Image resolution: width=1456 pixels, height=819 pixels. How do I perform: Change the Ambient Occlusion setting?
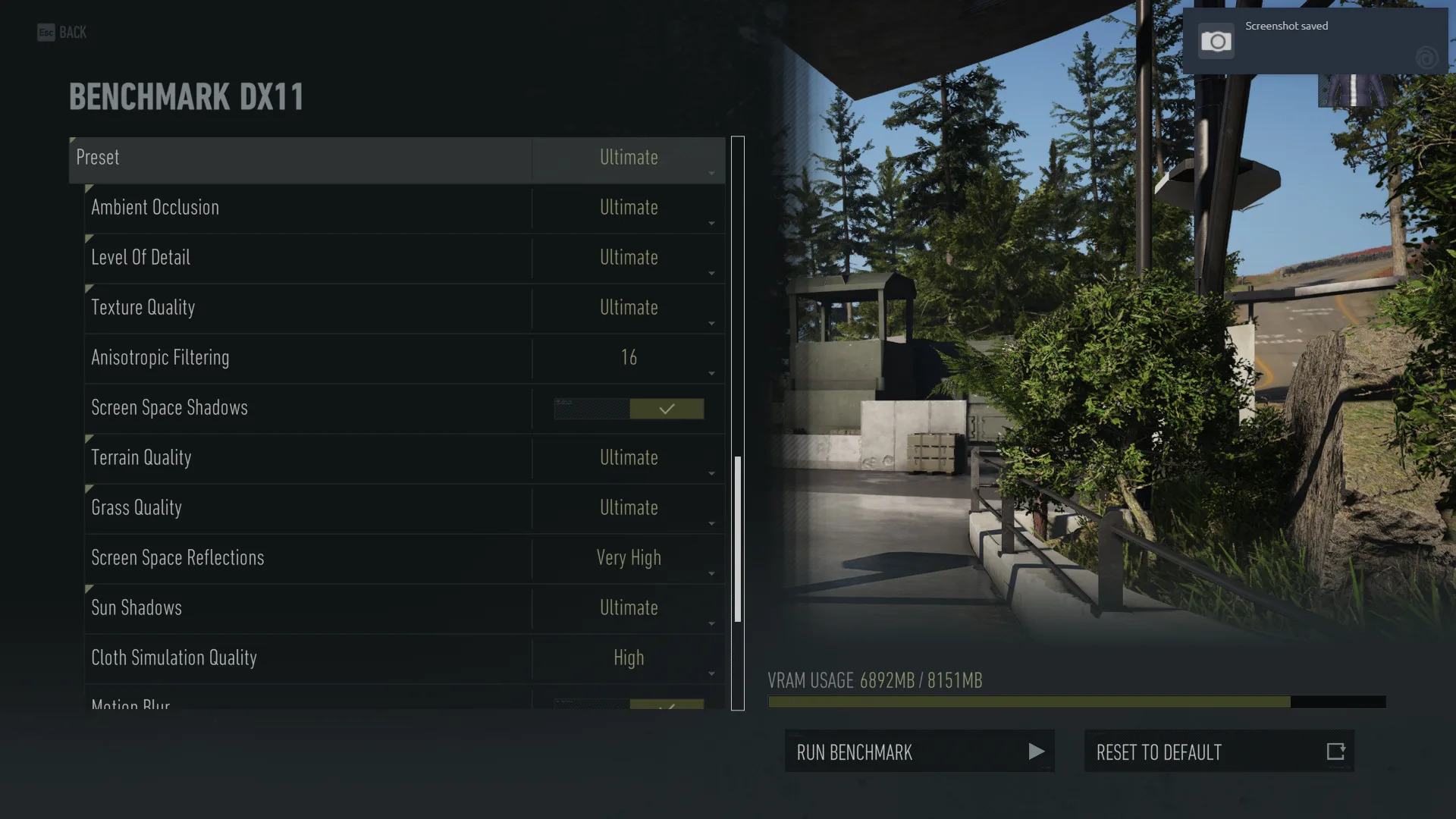[629, 209]
